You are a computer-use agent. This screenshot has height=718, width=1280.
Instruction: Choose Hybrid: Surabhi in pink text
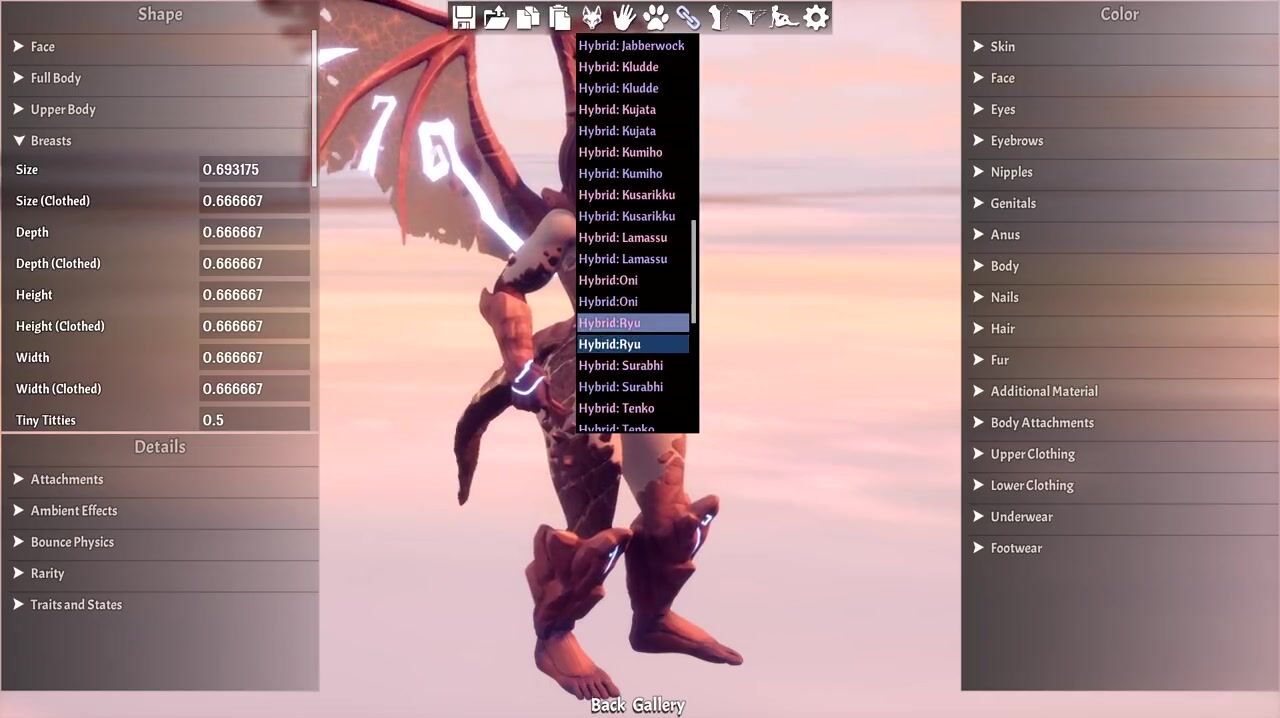[x=620, y=365]
